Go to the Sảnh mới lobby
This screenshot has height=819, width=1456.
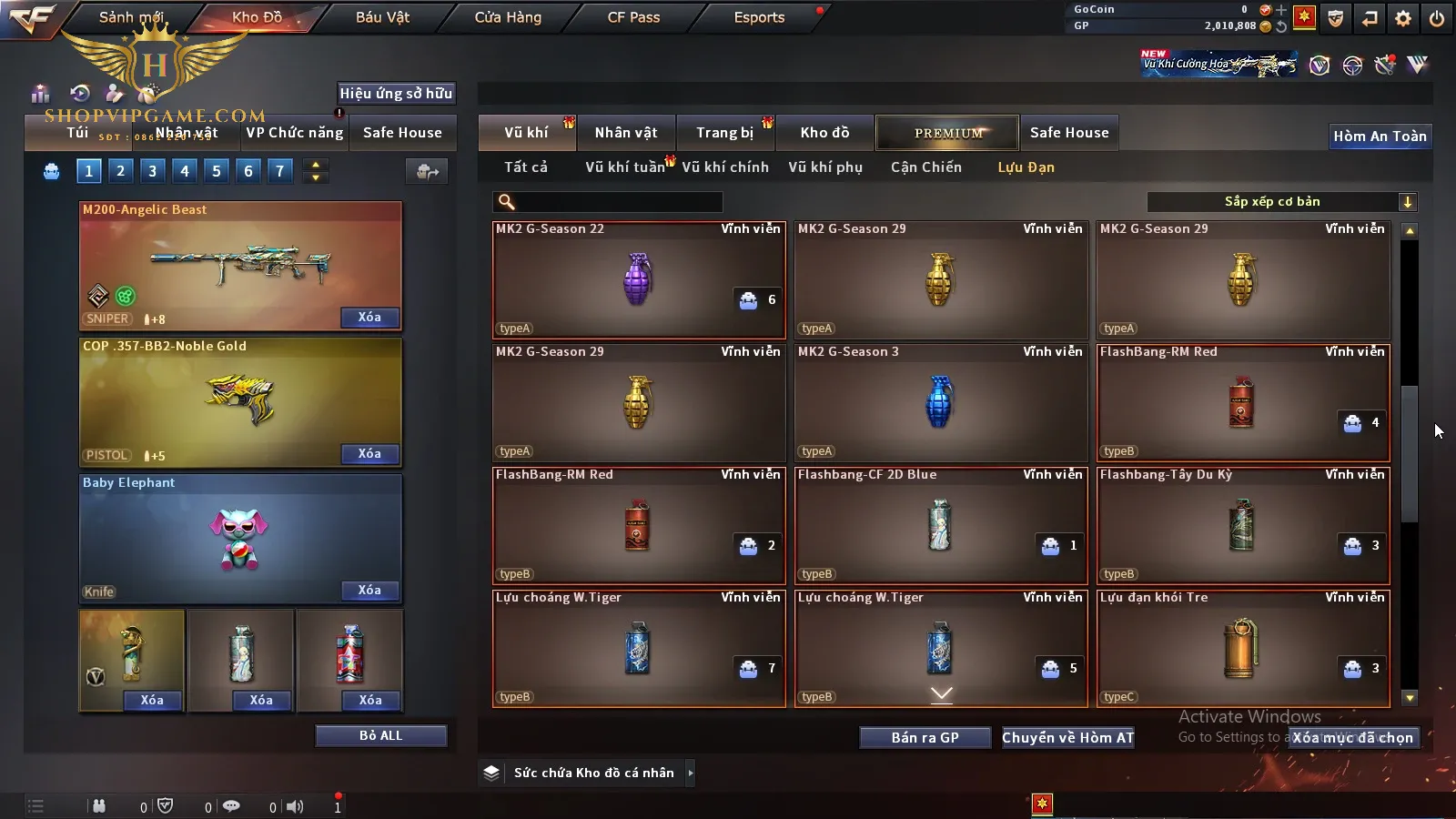131,17
